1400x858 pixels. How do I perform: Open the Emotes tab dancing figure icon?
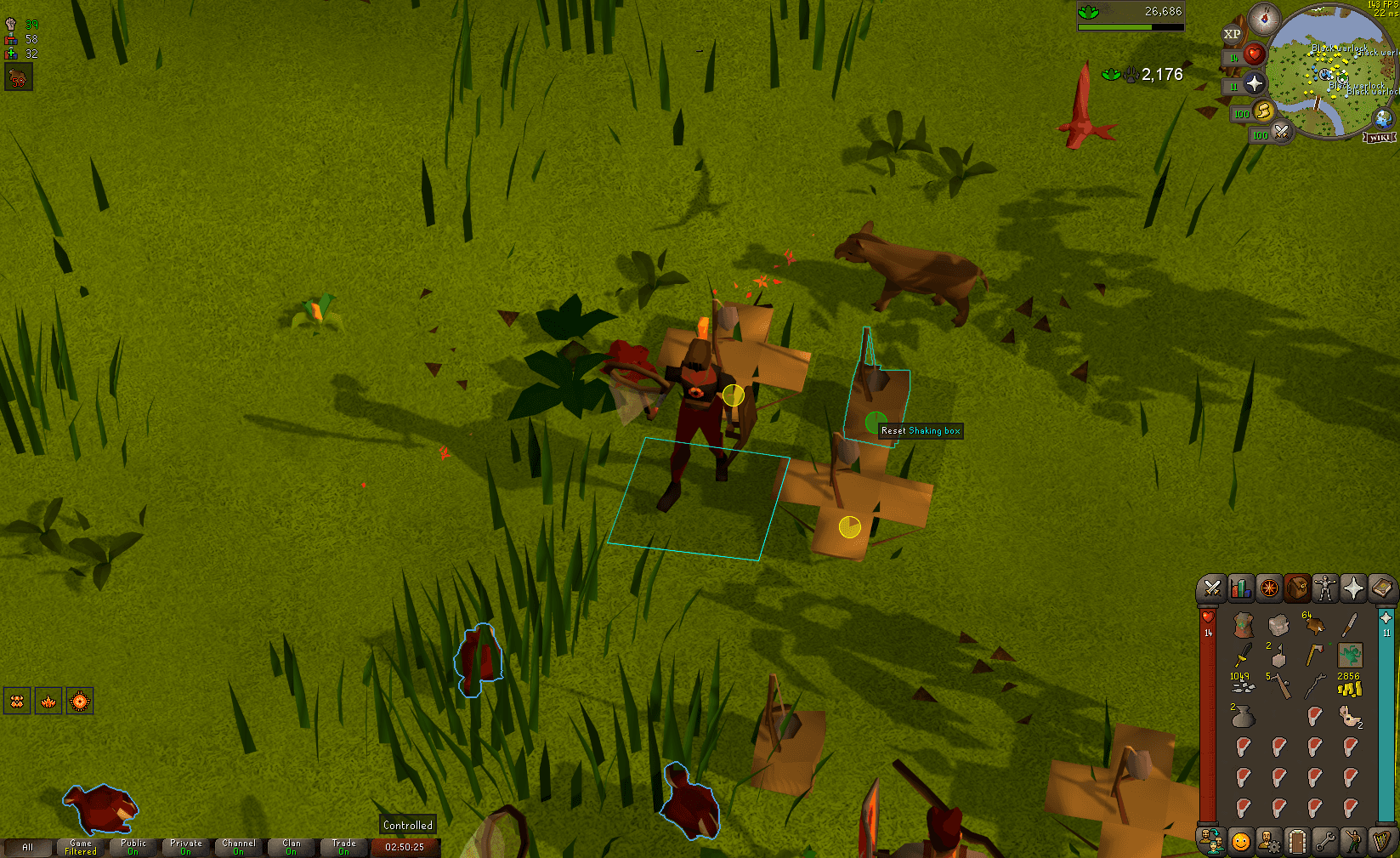coord(1353,839)
